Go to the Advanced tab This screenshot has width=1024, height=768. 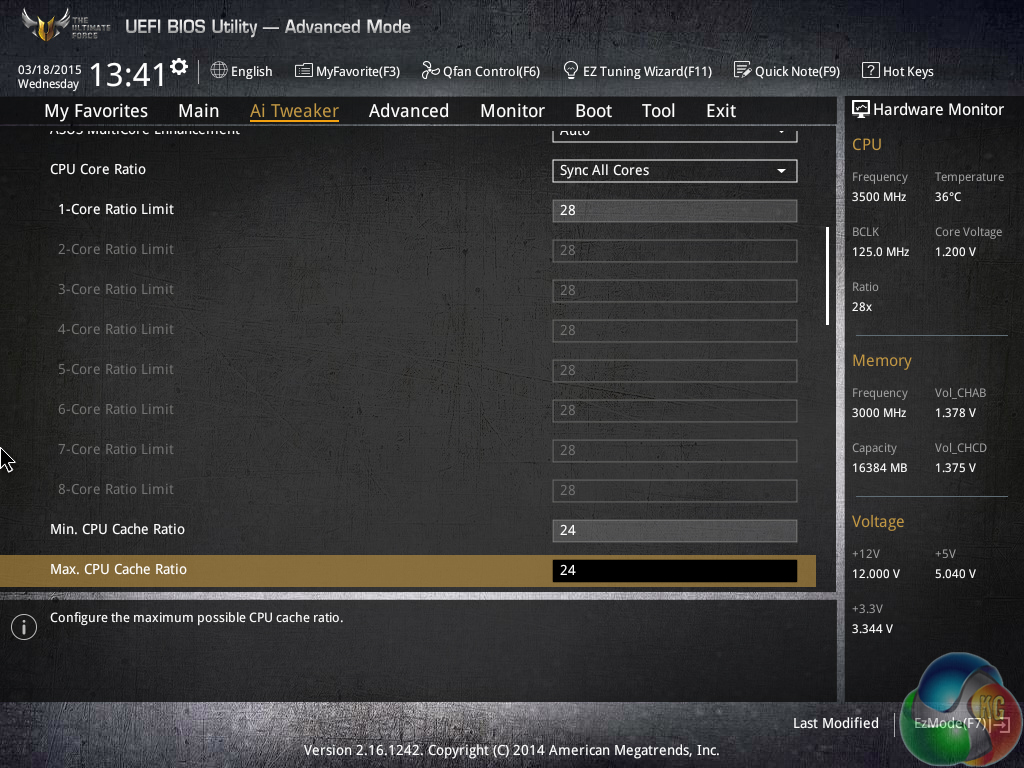pyautogui.click(x=408, y=111)
